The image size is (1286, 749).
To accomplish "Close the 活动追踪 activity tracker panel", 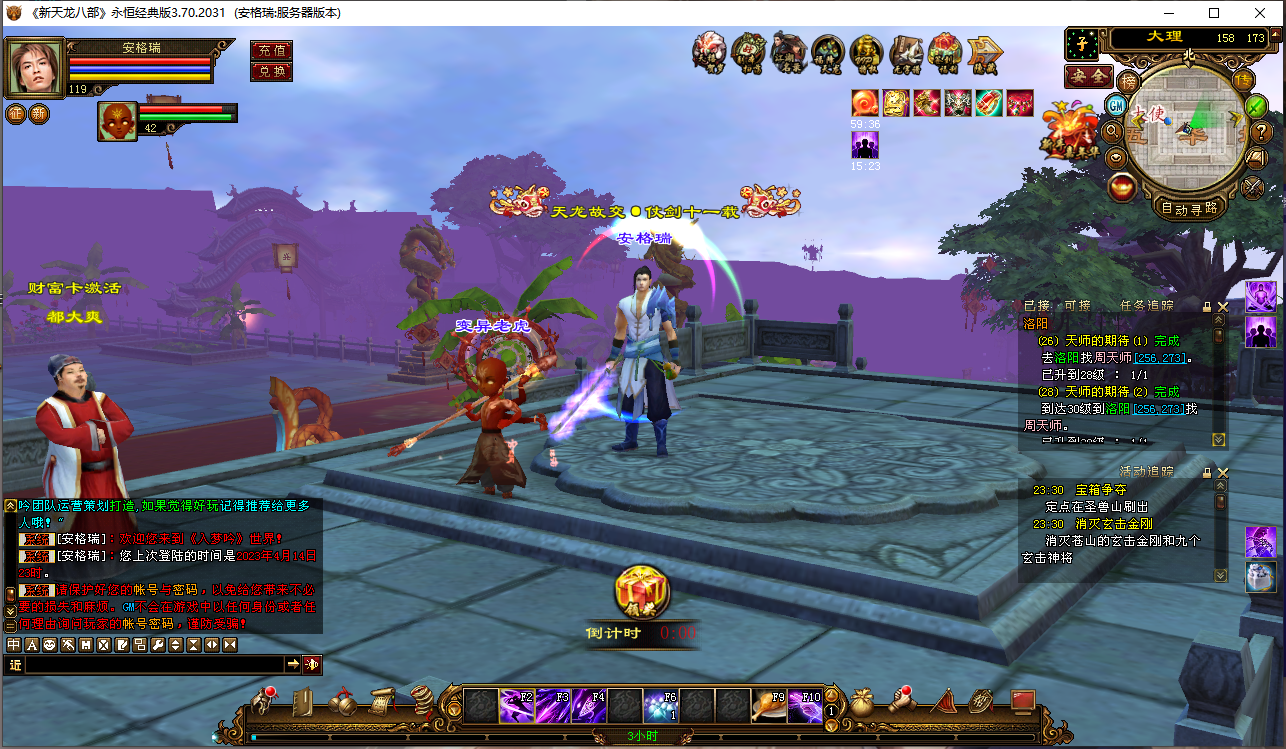I will click(x=1222, y=472).
